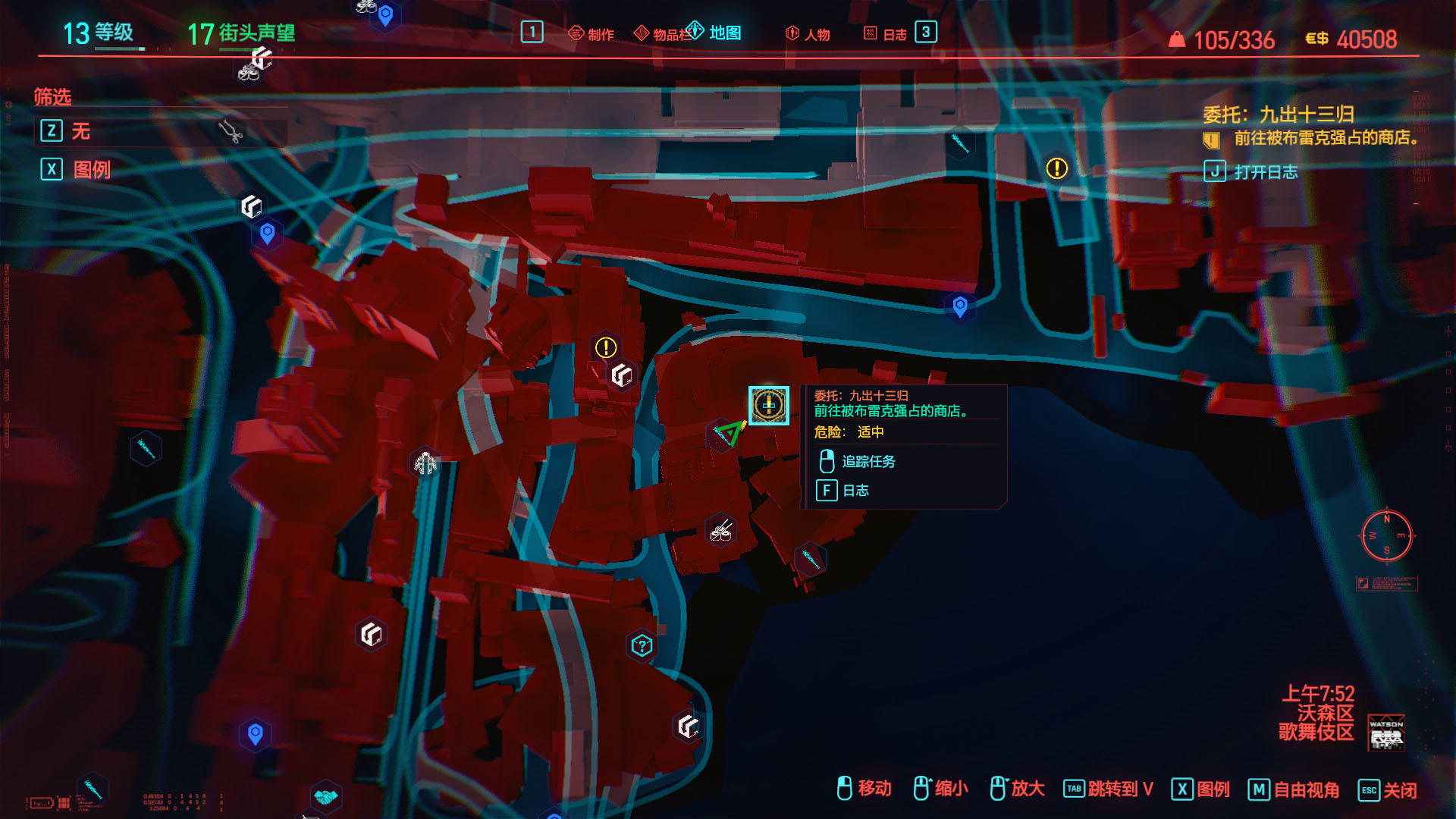Viewport: 1456px width, 819px height.
Task: Choose 跳转到 V in bottom bar
Action: [x=1119, y=789]
